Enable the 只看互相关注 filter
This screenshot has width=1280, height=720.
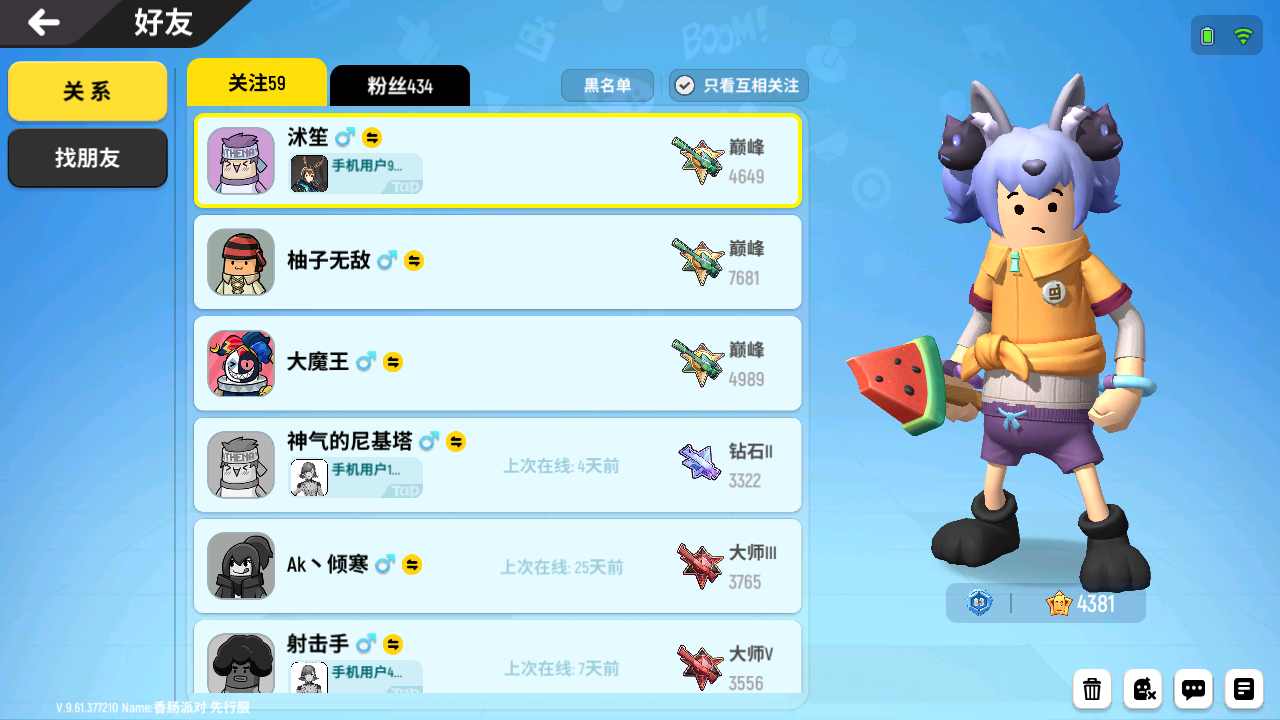coord(738,85)
